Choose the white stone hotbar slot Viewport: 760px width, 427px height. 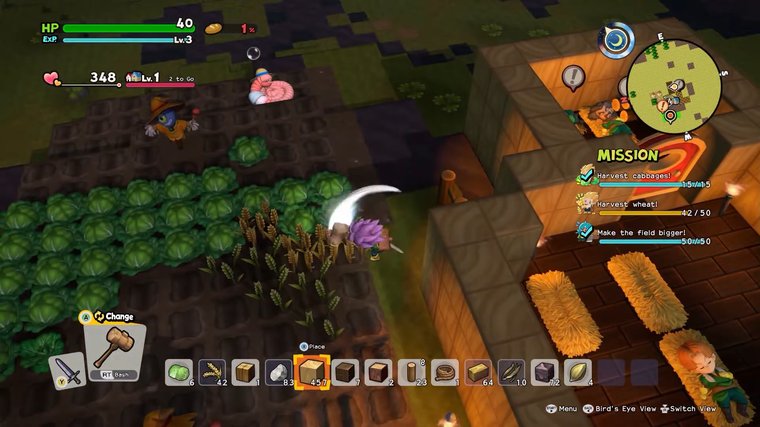(279, 373)
